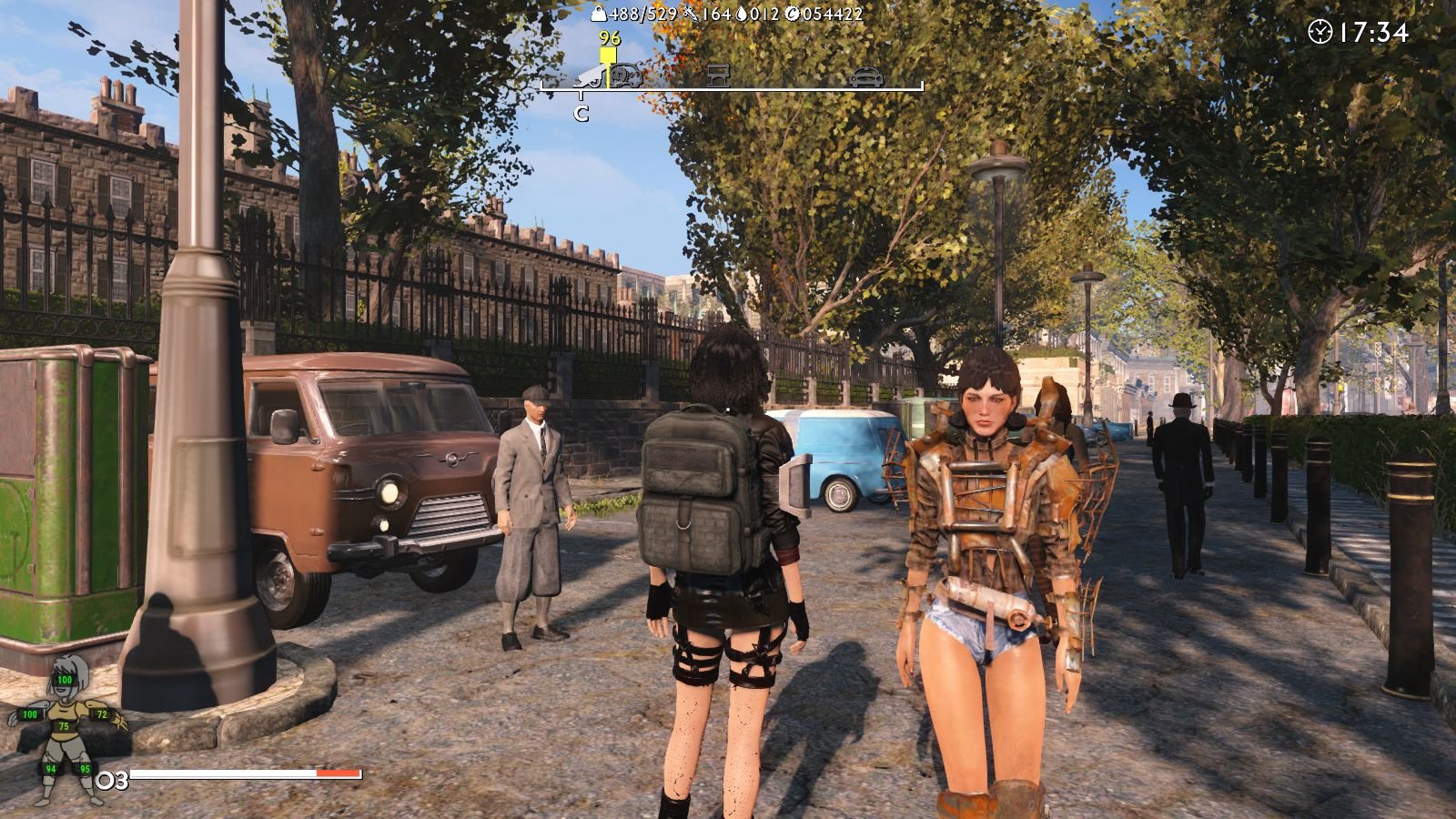Click the yellow quest marker on the compass
The height and width of the screenshot is (819, 1456).
[x=608, y=56]
